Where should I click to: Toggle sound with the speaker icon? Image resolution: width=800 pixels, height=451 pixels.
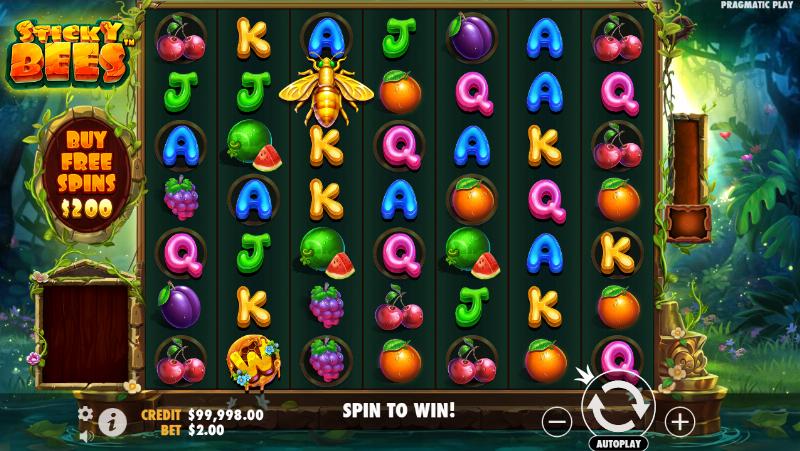[85, 435]
